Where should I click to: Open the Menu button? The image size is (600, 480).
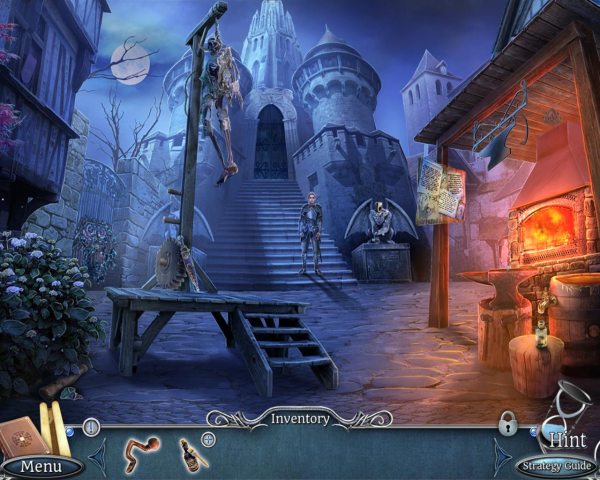[x=41, y=466]
